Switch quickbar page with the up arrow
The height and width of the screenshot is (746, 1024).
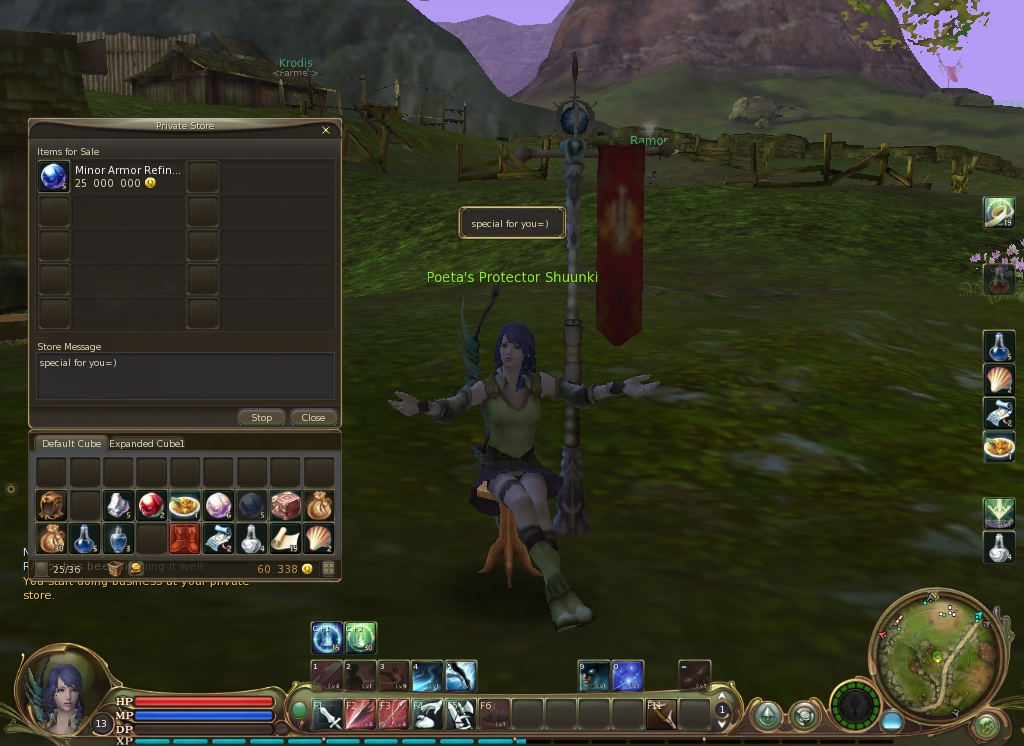coord(722,697)
